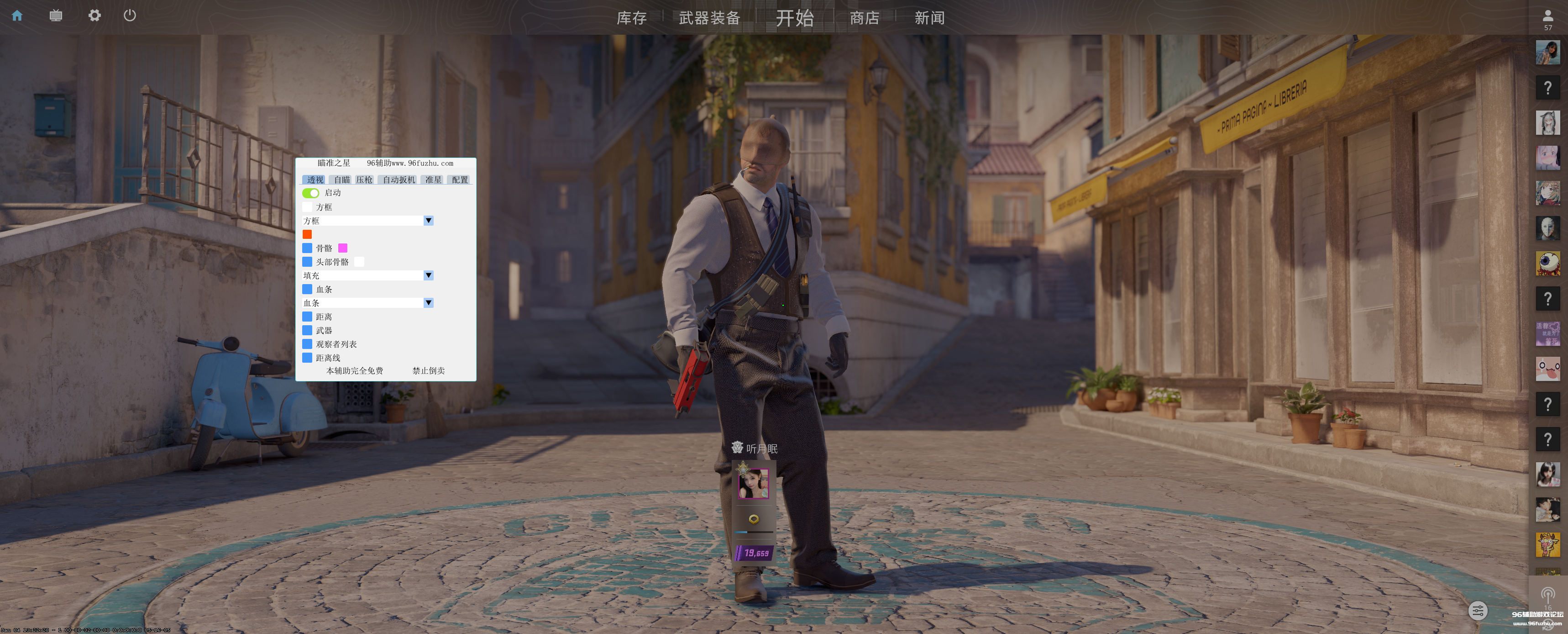Open the 商店 store tab
Screen dimensions: 1568x634
865,18
